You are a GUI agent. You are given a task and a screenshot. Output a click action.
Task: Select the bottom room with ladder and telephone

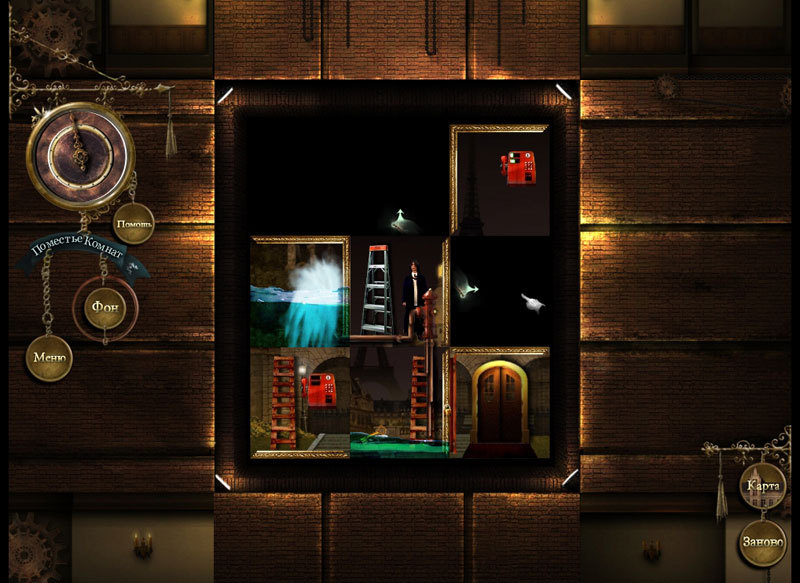[x=300, y=402]
